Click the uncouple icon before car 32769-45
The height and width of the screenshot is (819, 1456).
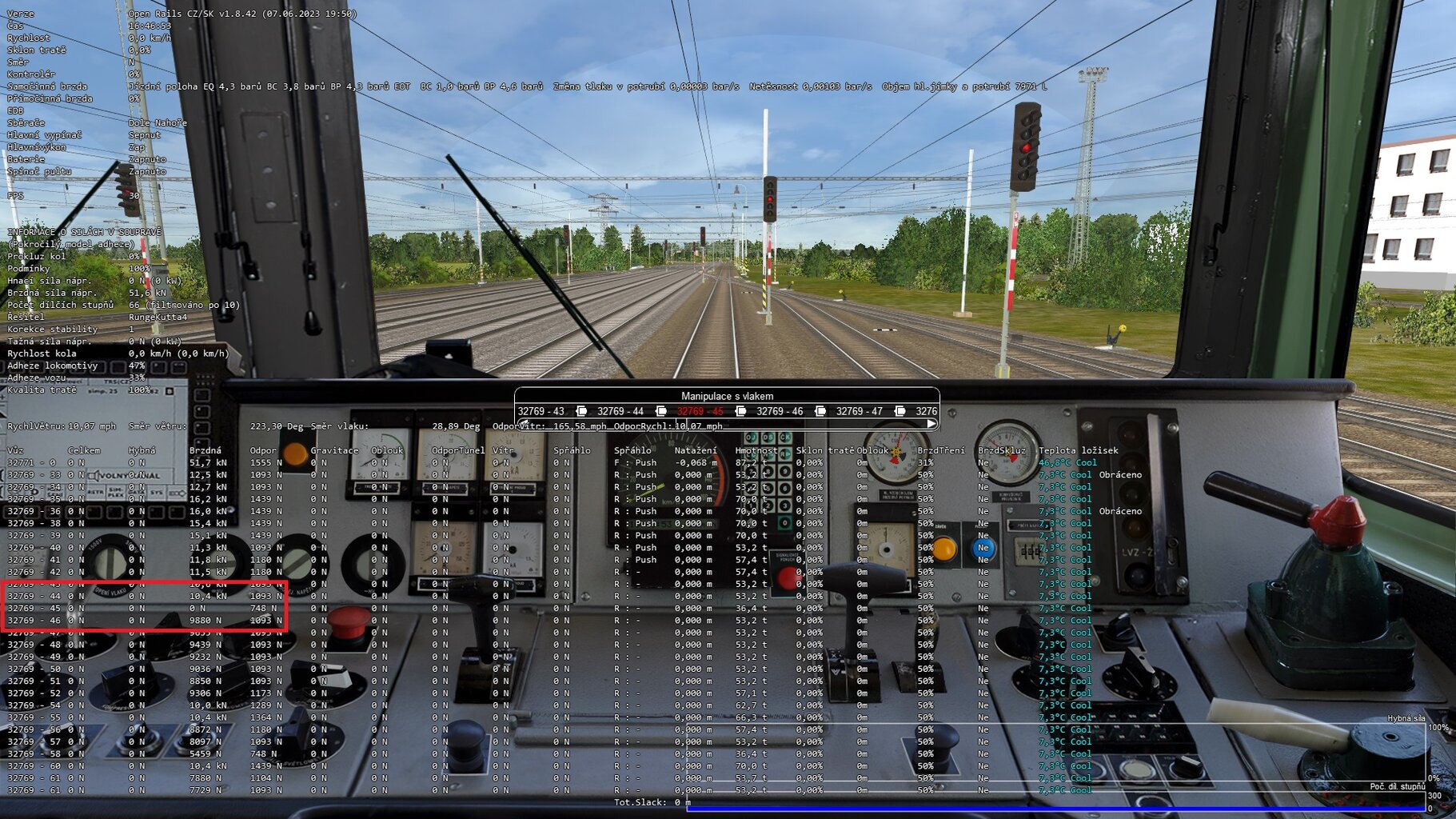[x=660, y=411]
